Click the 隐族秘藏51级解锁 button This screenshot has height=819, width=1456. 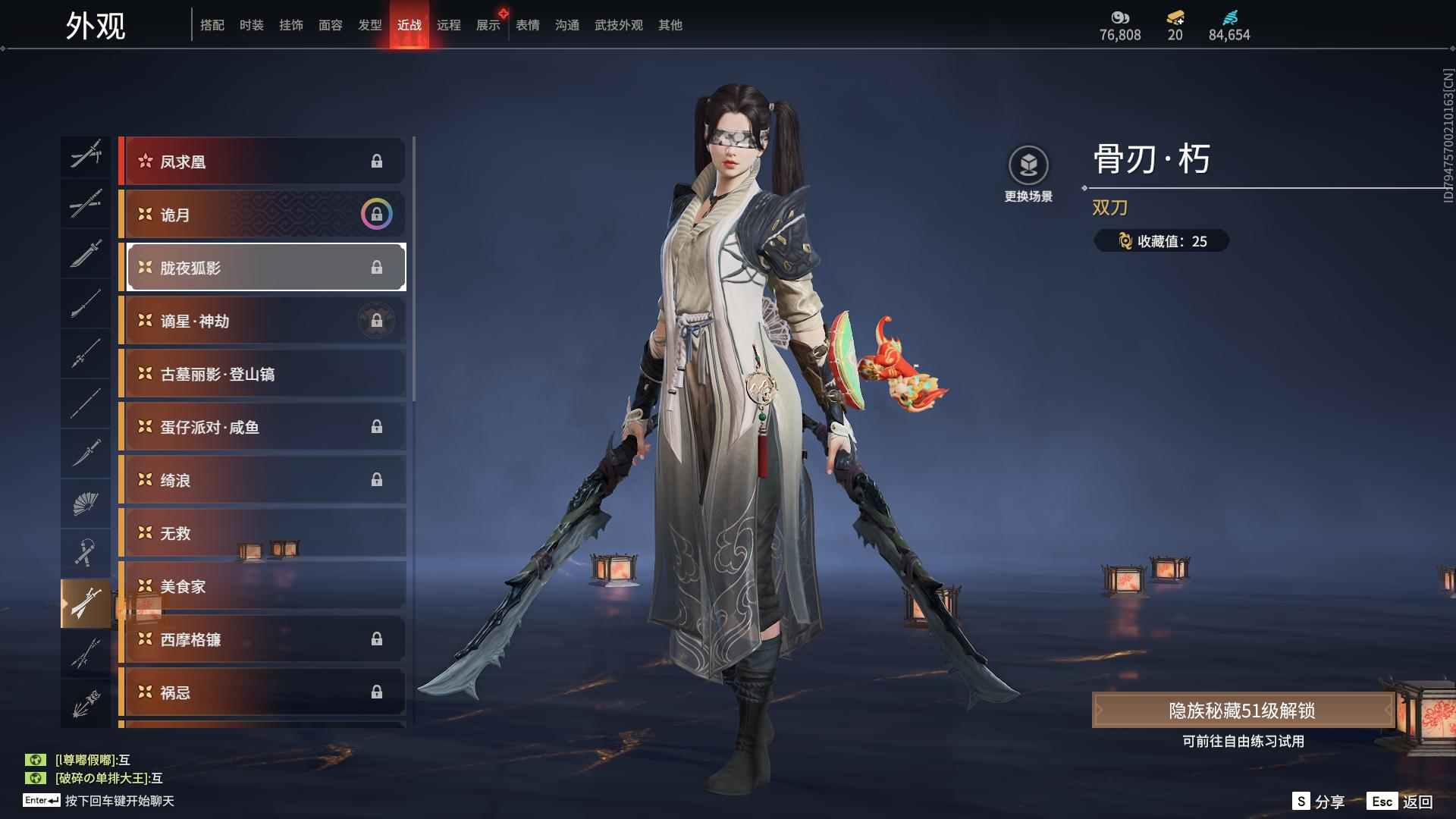pos(1241,711)
